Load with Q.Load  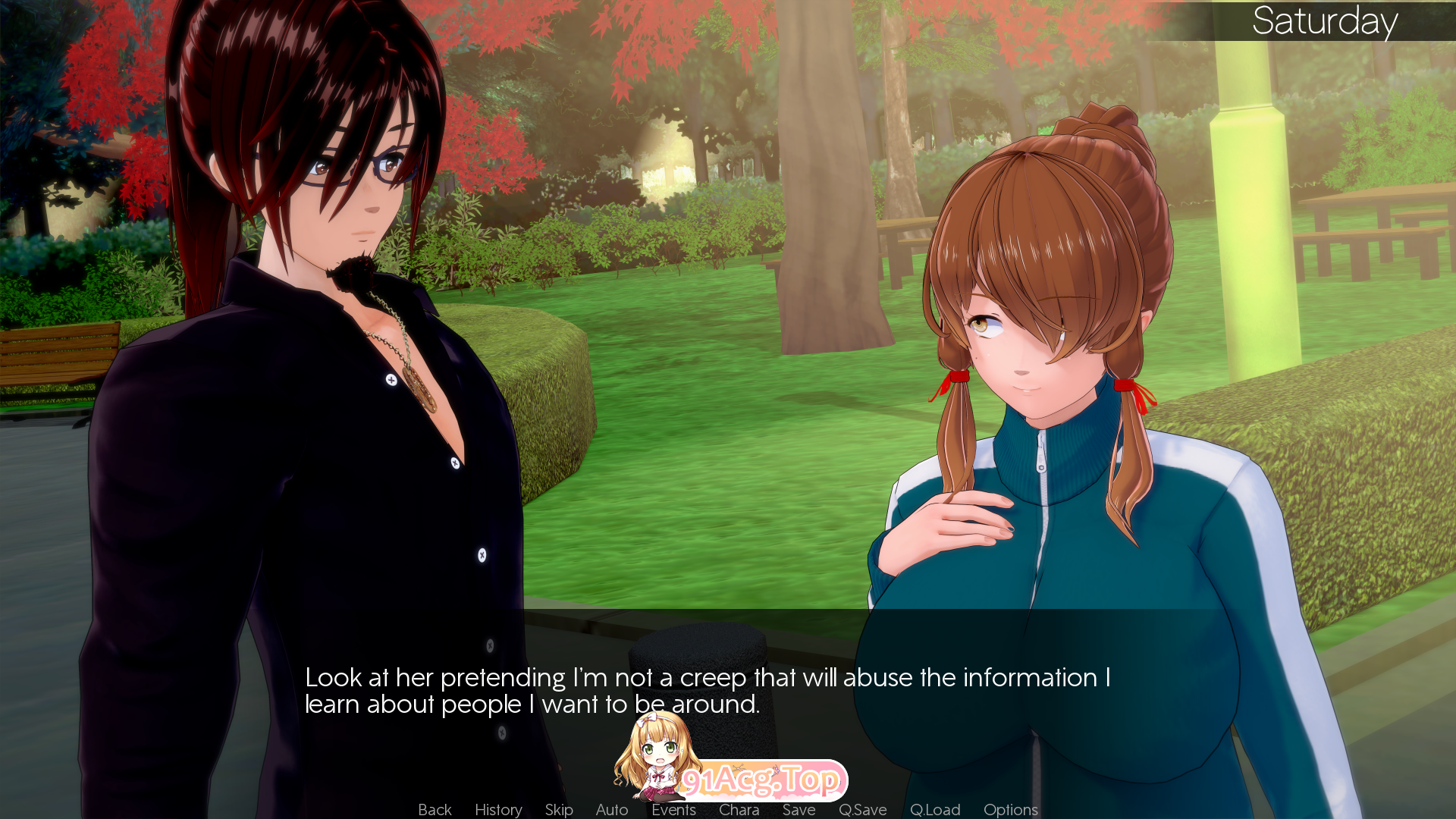tap(934, 809)
